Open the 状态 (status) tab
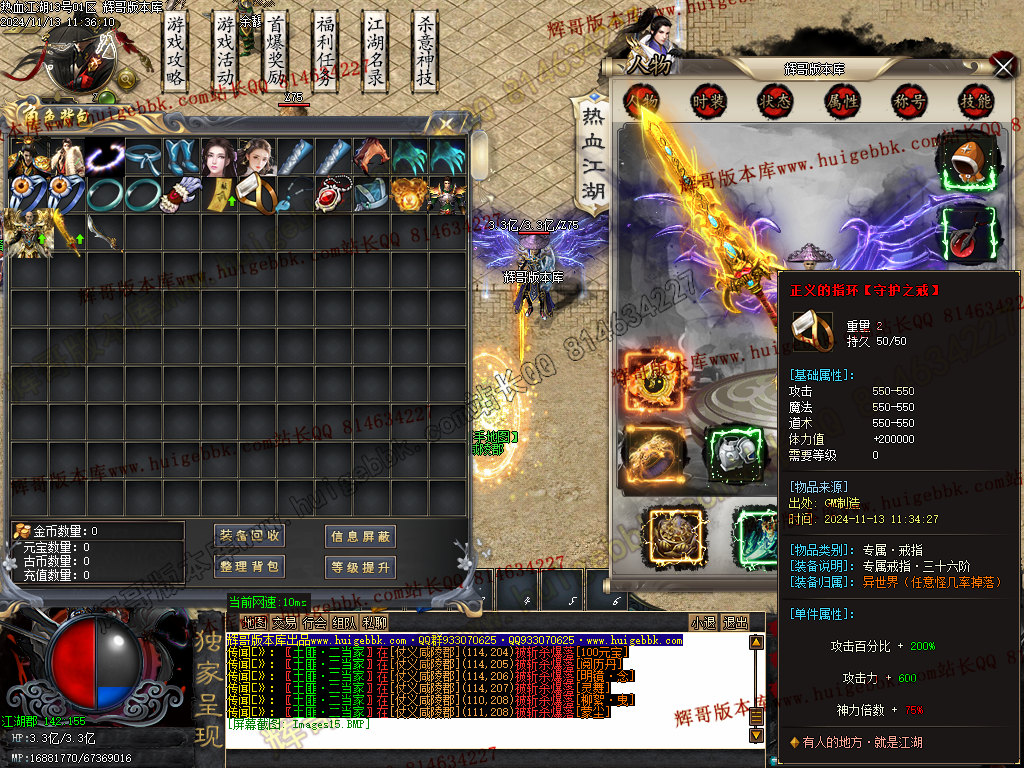Image resolution: width=1024 pixels, height=768 pixels. click(775, 101)
